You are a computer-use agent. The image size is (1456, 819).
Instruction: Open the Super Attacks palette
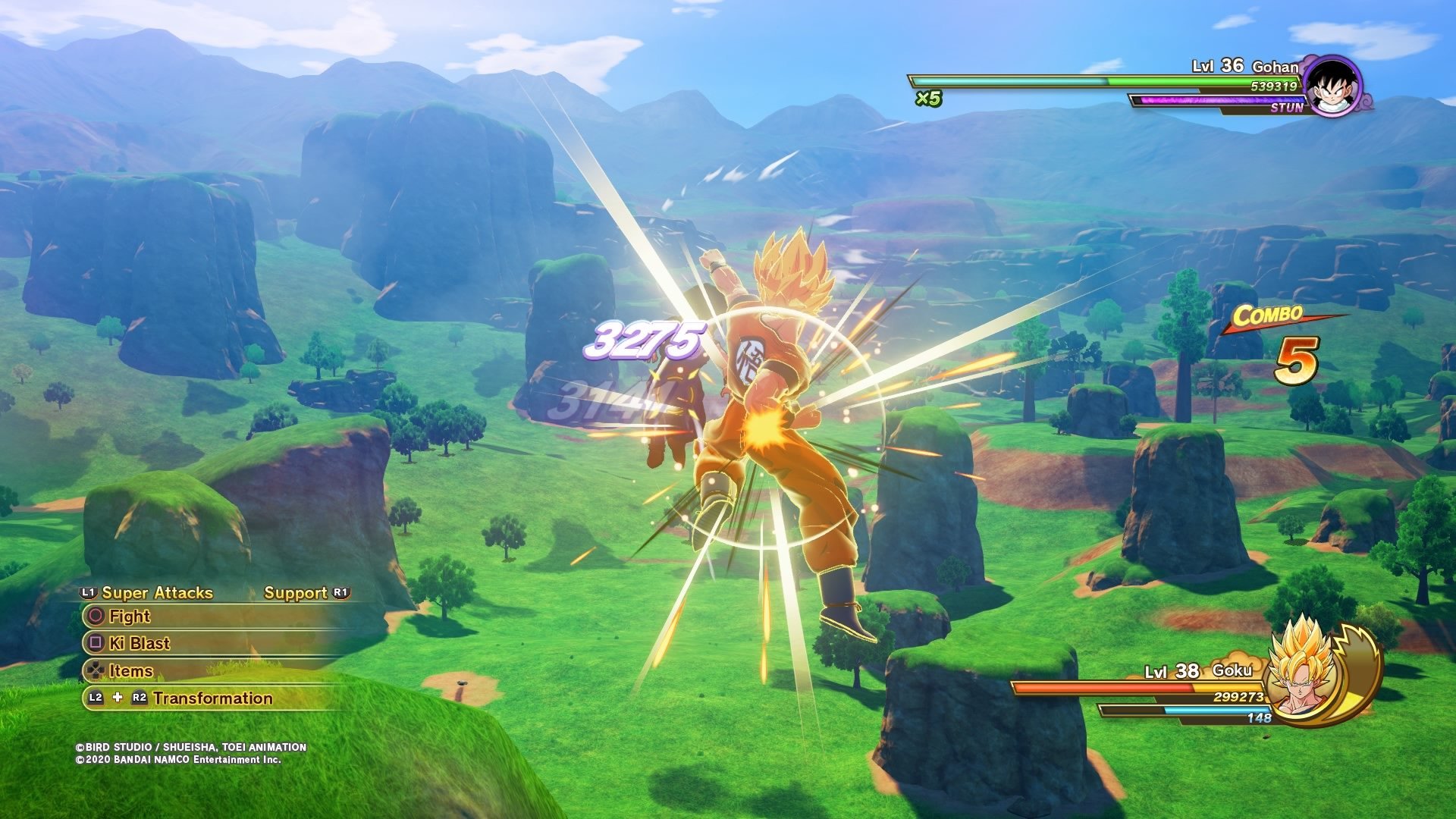point(156,593)
